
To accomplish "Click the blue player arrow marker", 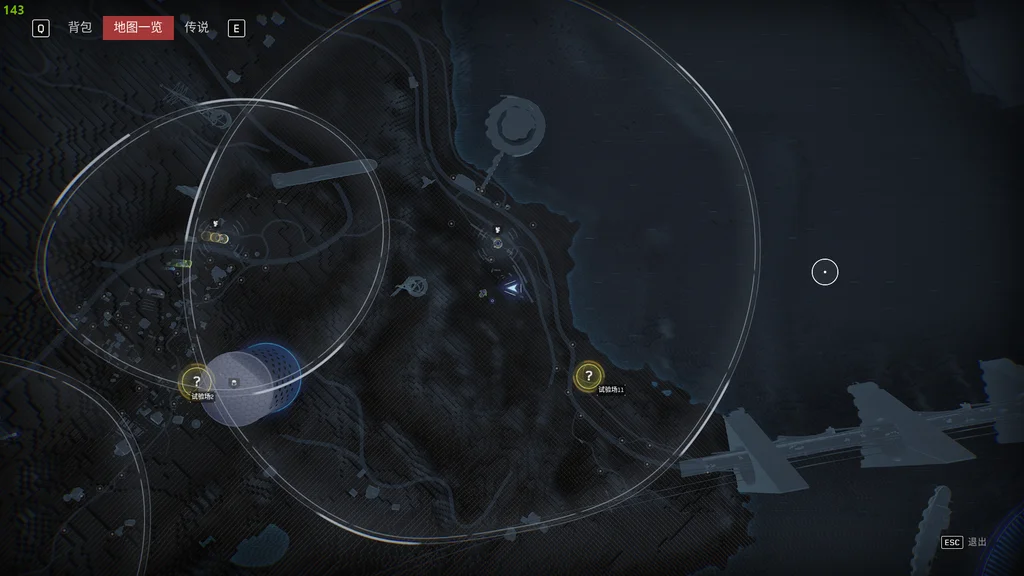I will pyautogui.click(x=512, y=288).
